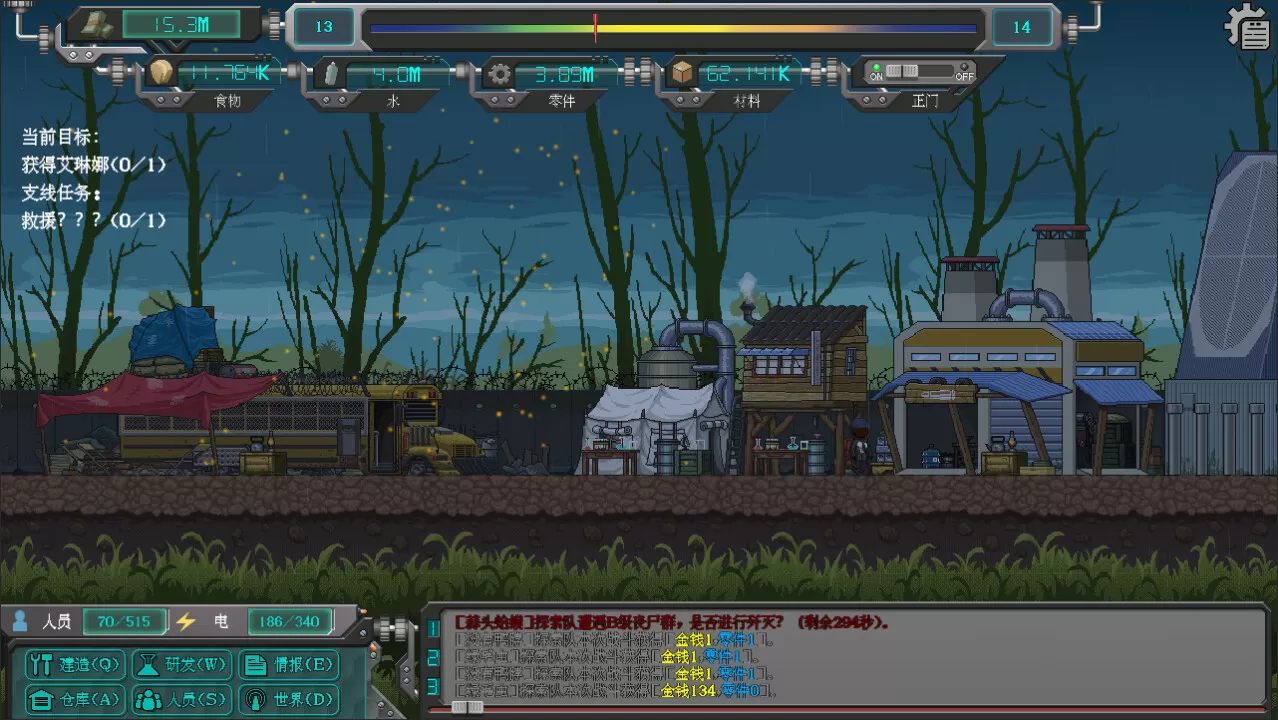
Task: Select message log tab 1
Action: (x=433, y=628)
